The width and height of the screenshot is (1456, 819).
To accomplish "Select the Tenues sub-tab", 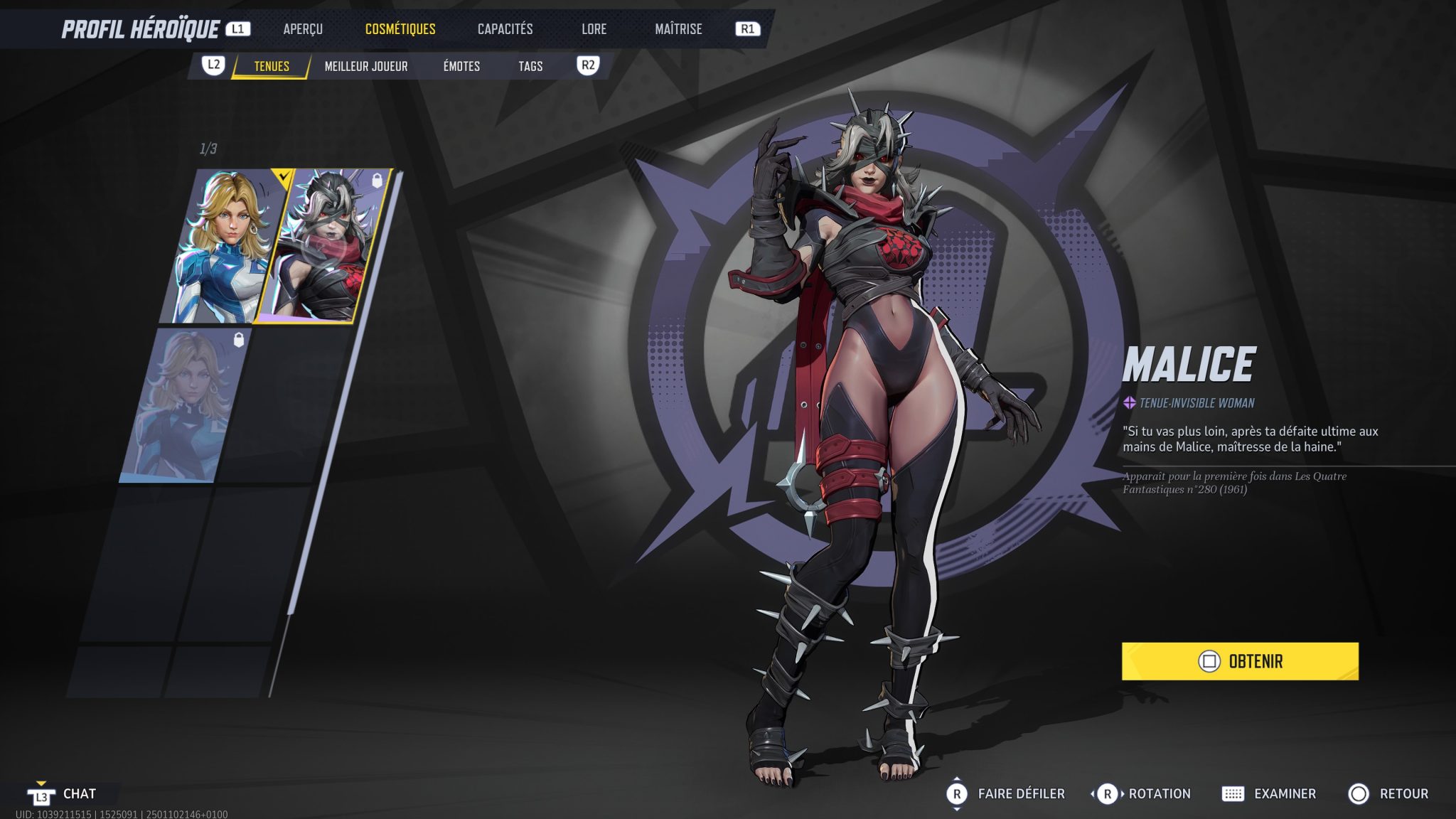I will point(272,66).
